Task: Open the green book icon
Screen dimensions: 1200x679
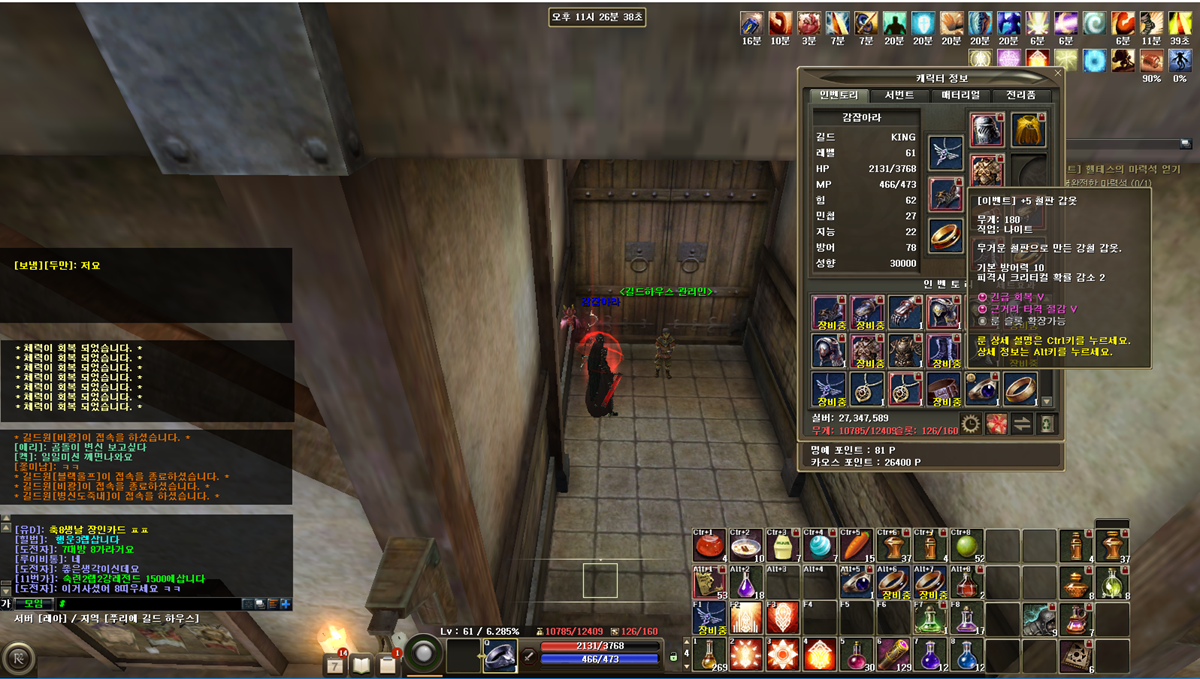Action: point(362,664)
